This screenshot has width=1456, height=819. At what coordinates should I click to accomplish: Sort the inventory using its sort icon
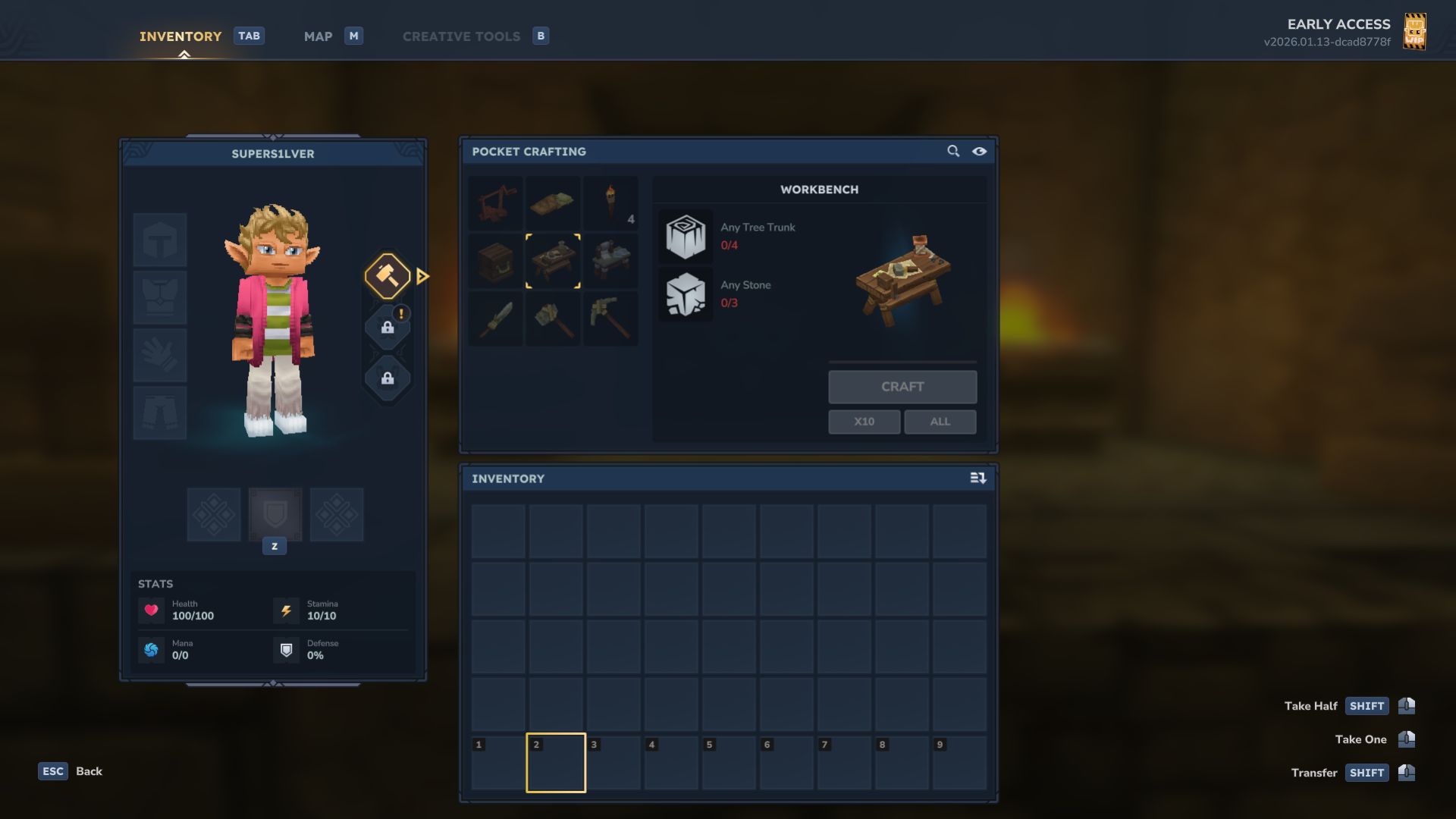coord(978,479)
